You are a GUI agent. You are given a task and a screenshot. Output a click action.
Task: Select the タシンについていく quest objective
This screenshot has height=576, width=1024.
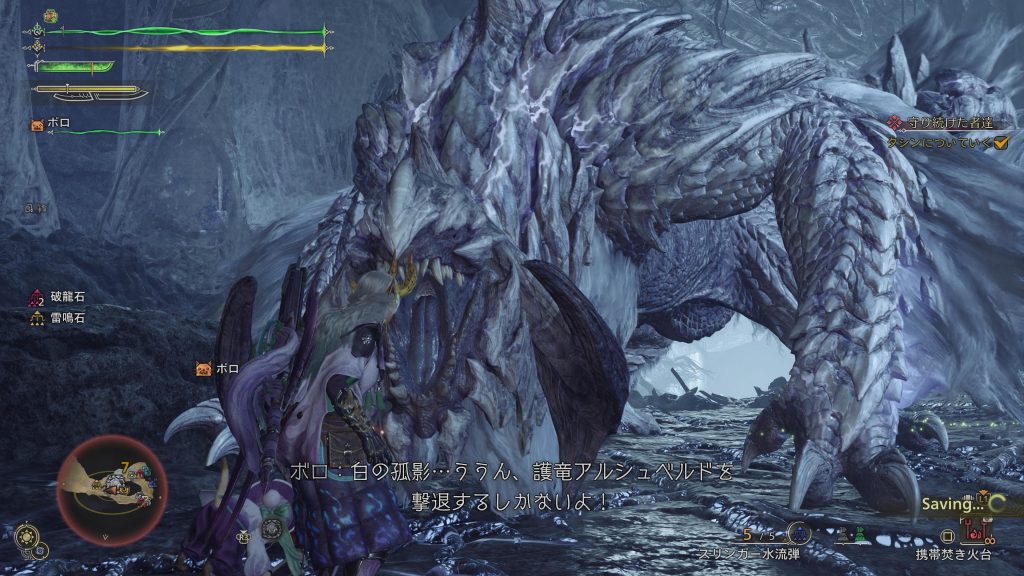(x=940, y=144)
